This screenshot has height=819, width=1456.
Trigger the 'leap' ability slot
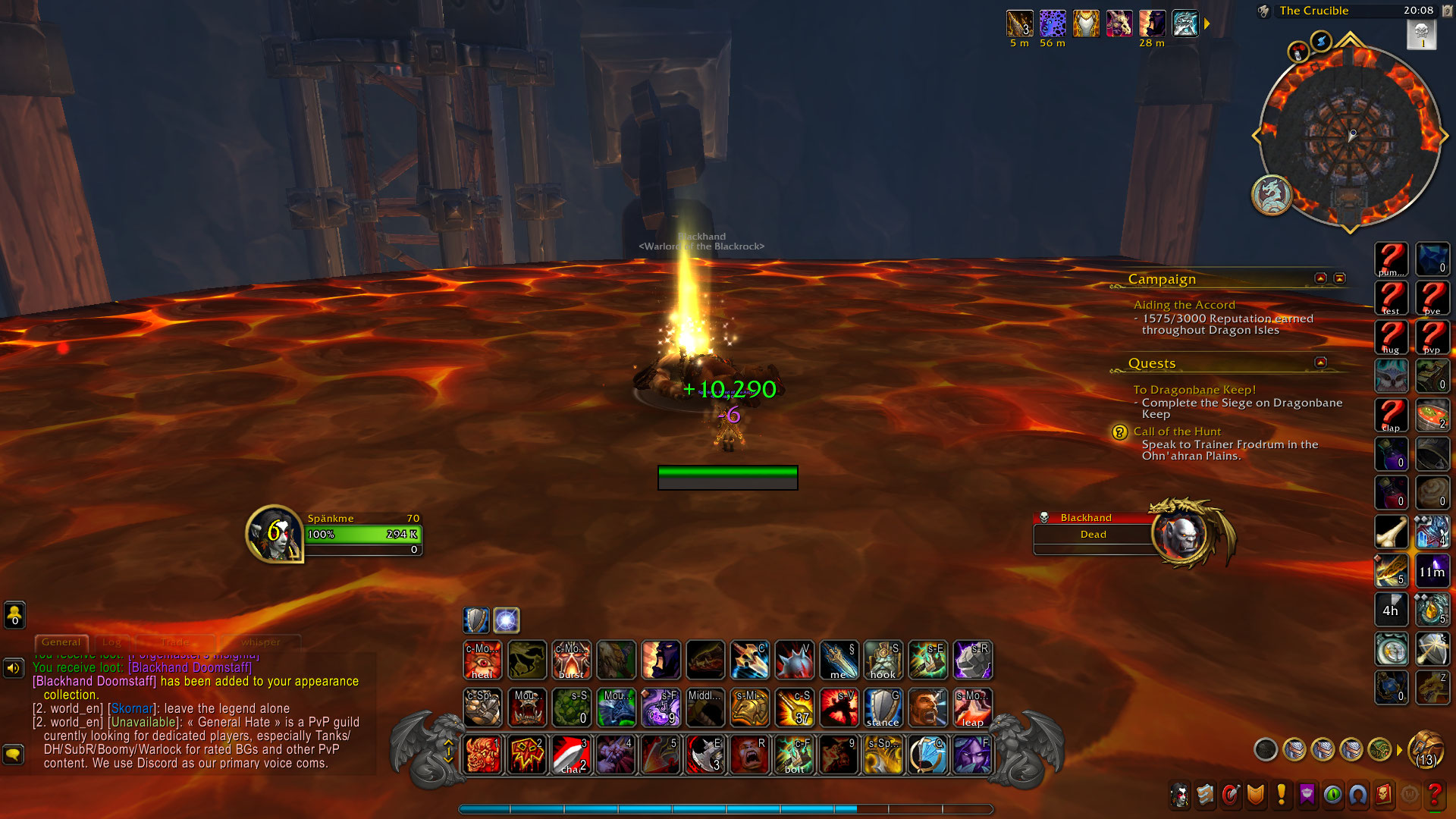[x=972, y=708]
